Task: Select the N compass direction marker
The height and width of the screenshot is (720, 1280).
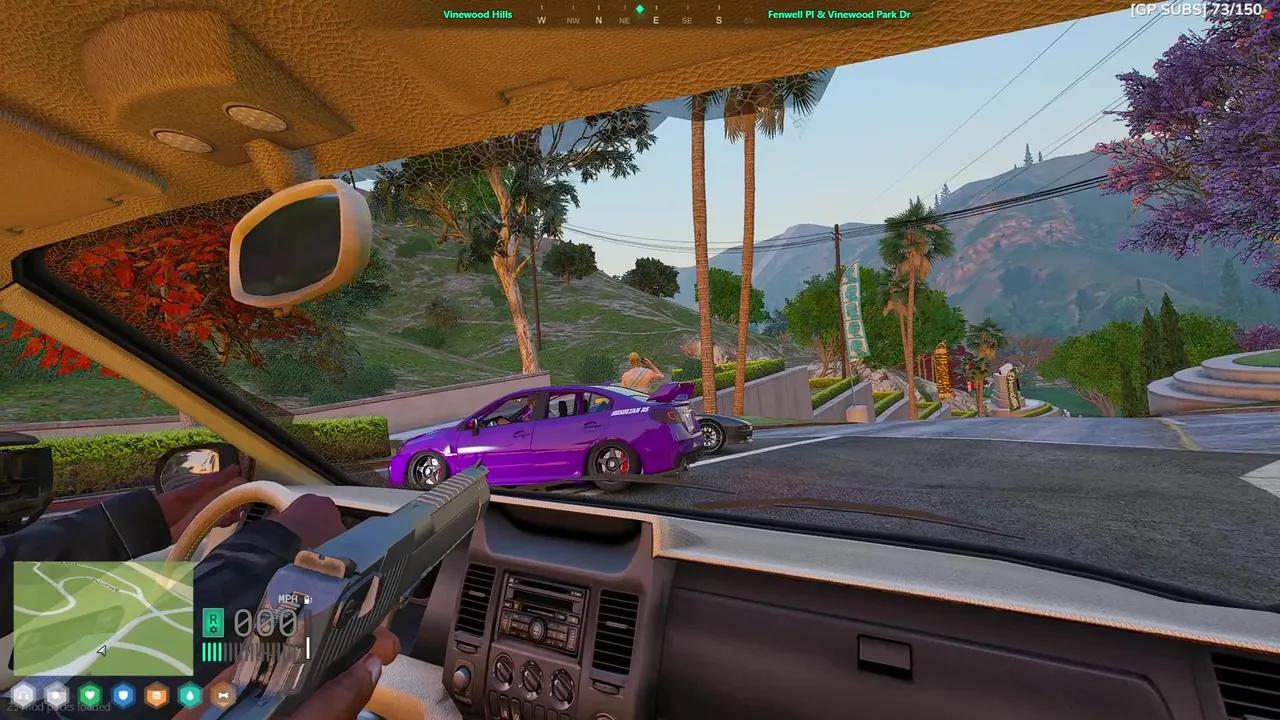Action: tap(597, 19)
